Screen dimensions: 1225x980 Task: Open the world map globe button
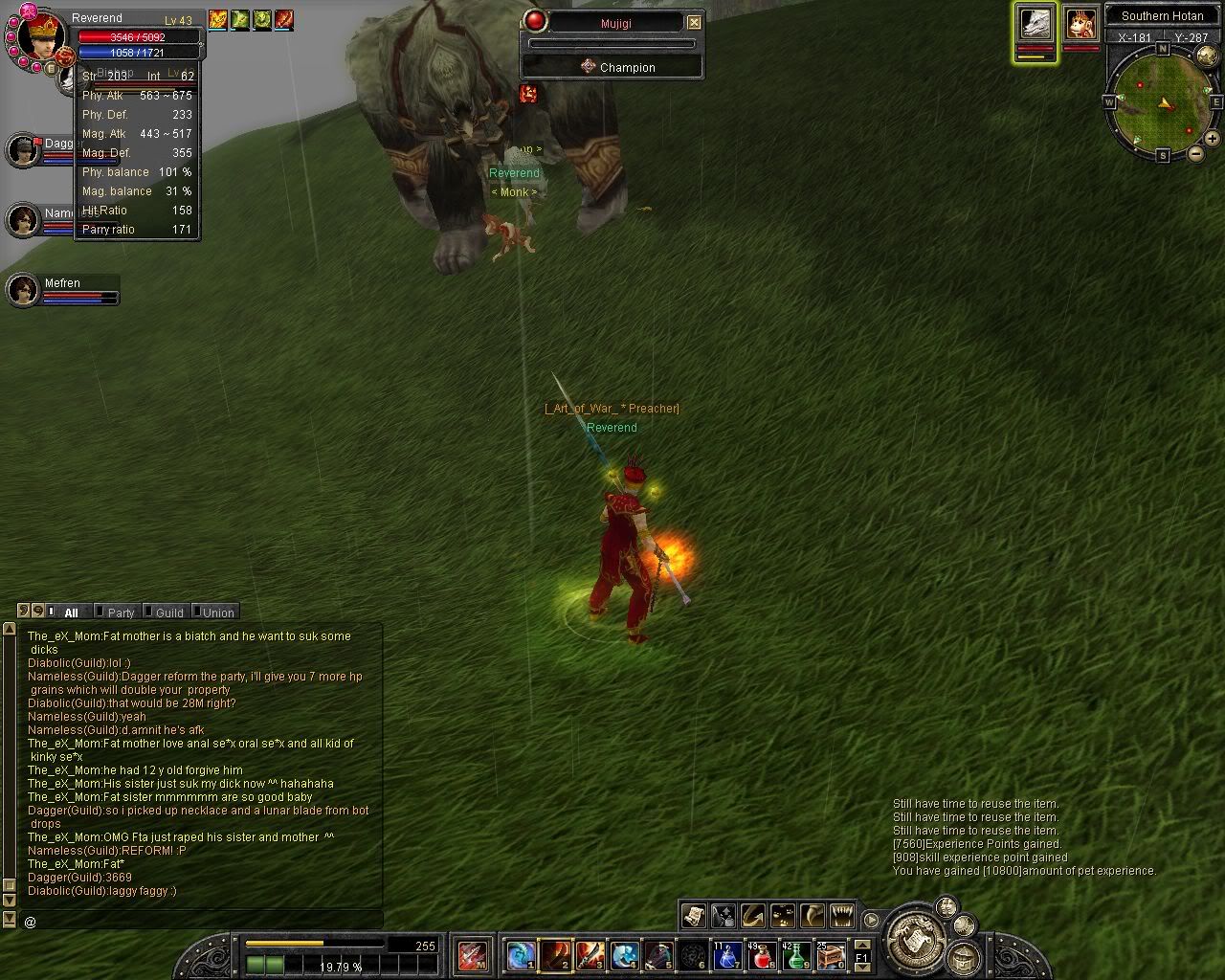pos(964,957)
